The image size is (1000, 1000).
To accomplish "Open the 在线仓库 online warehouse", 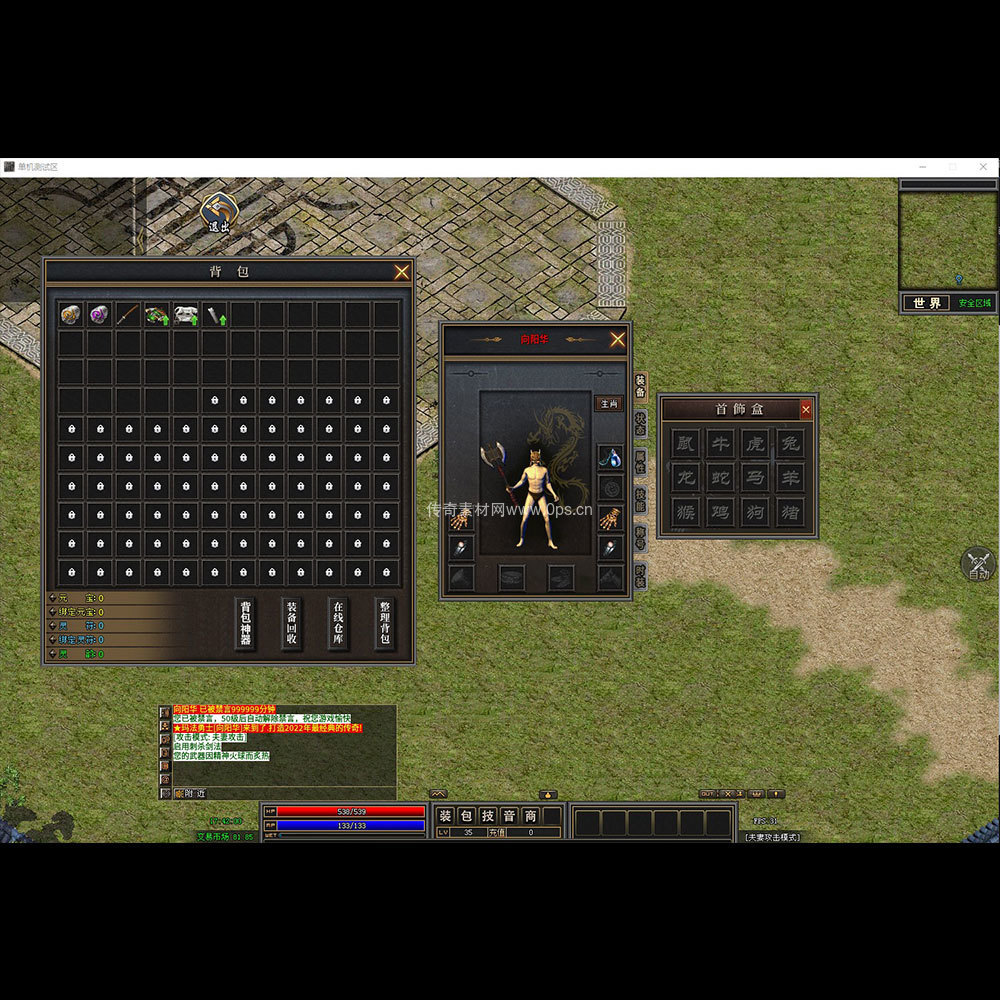I will pos(338,624).
